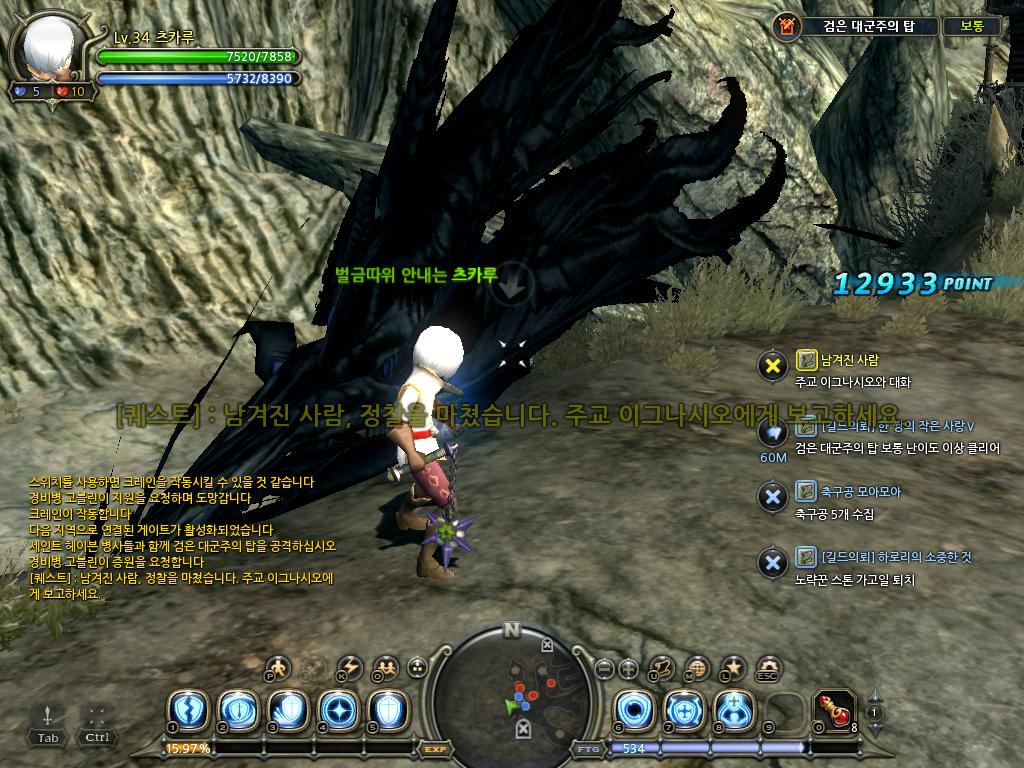Open the quest scroll icon marked U
1024x768 pixels.
(662, 667)
